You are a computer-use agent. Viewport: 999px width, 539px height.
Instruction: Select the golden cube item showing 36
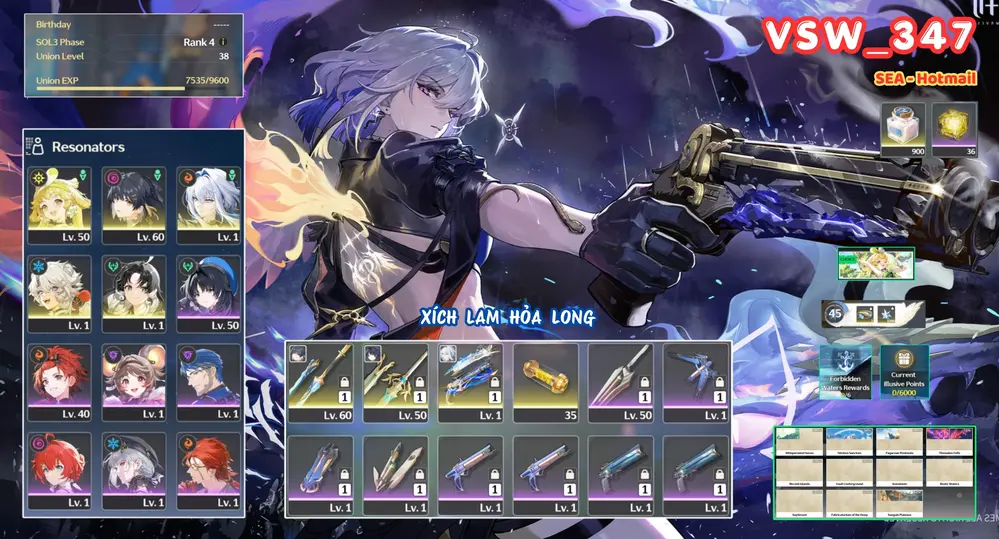(955, 130)
